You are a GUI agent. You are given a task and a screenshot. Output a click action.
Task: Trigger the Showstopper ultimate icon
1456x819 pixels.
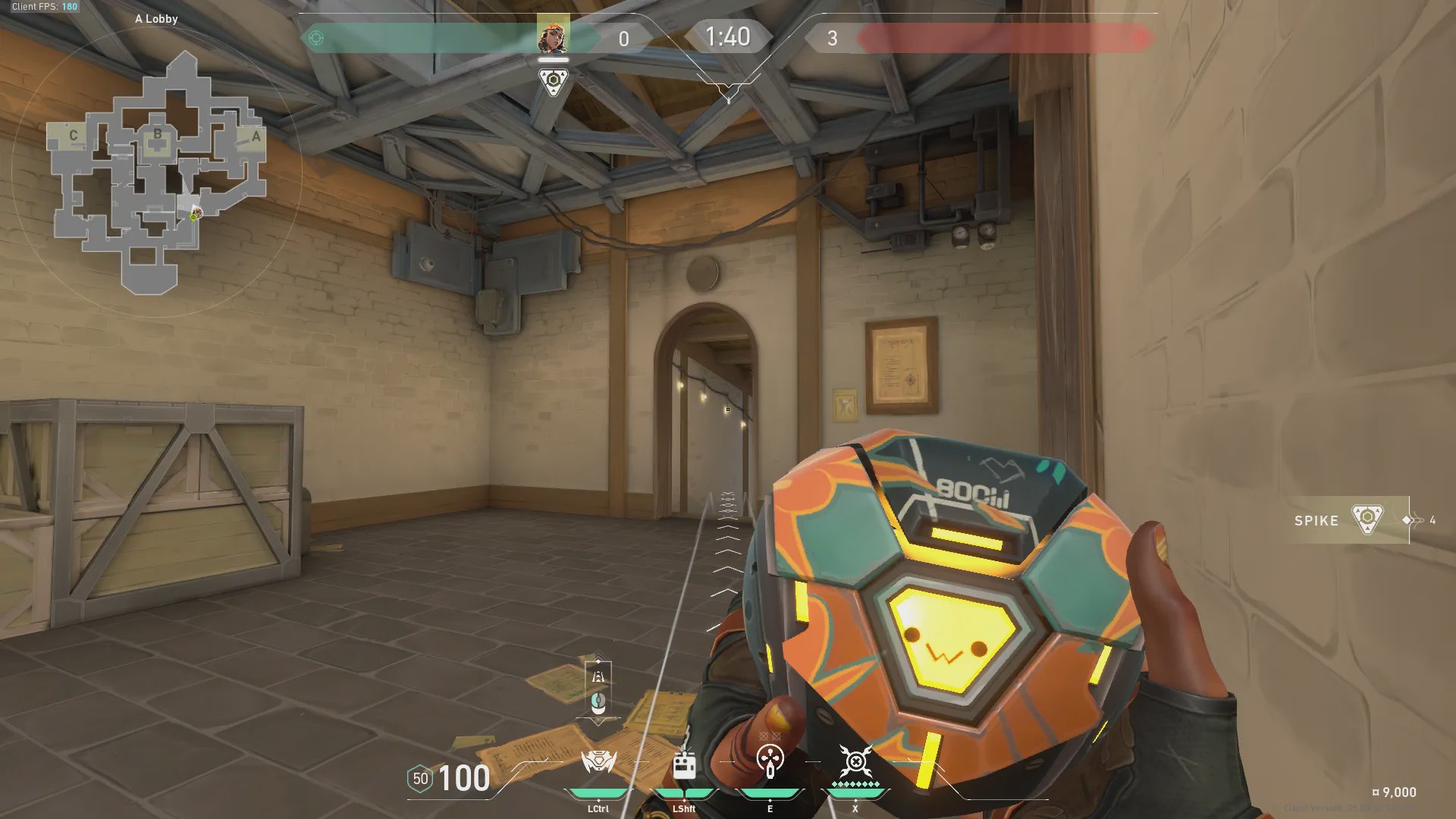click(855, 761)
